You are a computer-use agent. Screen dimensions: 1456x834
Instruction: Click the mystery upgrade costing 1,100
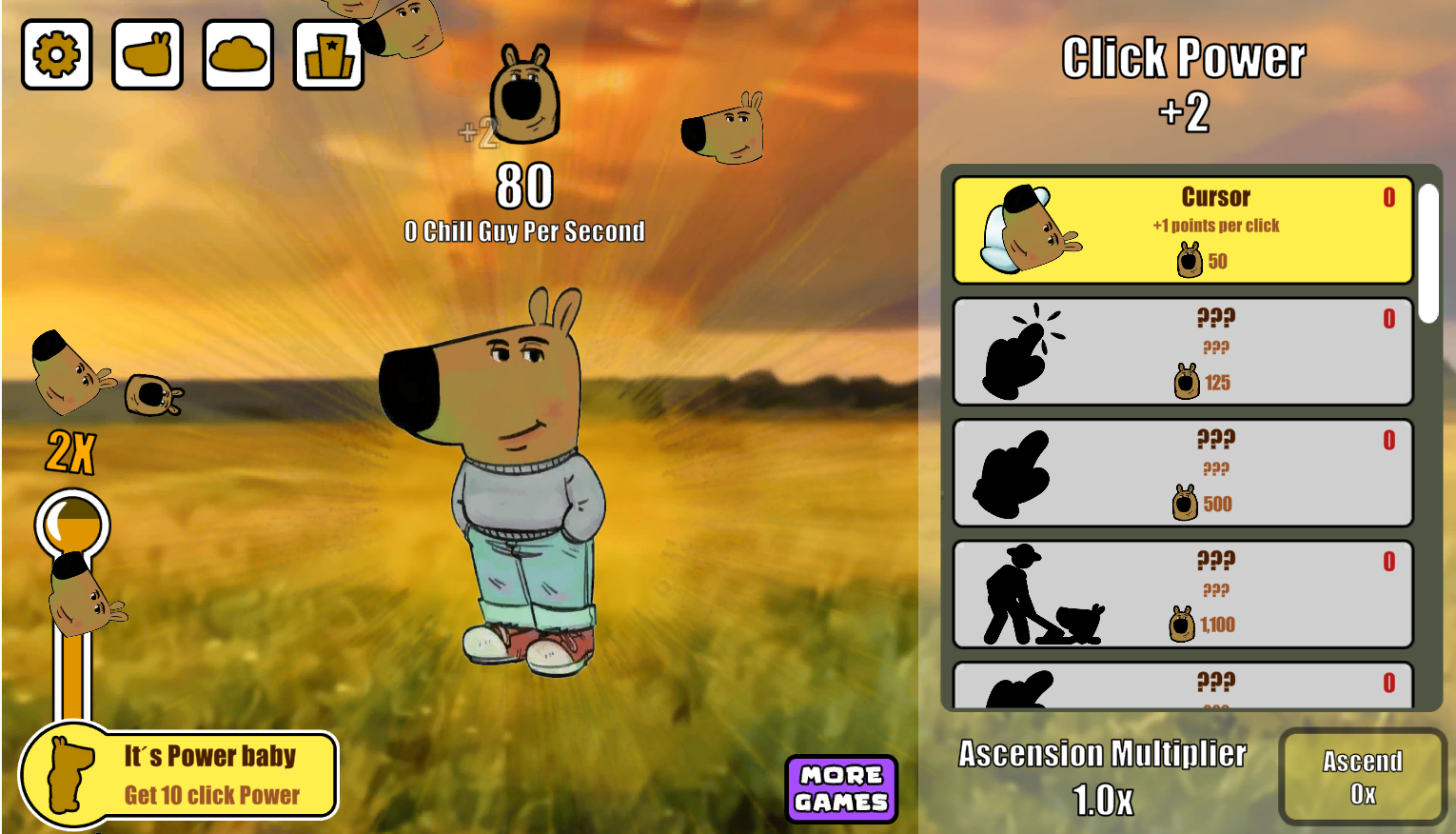[1182, 593]
